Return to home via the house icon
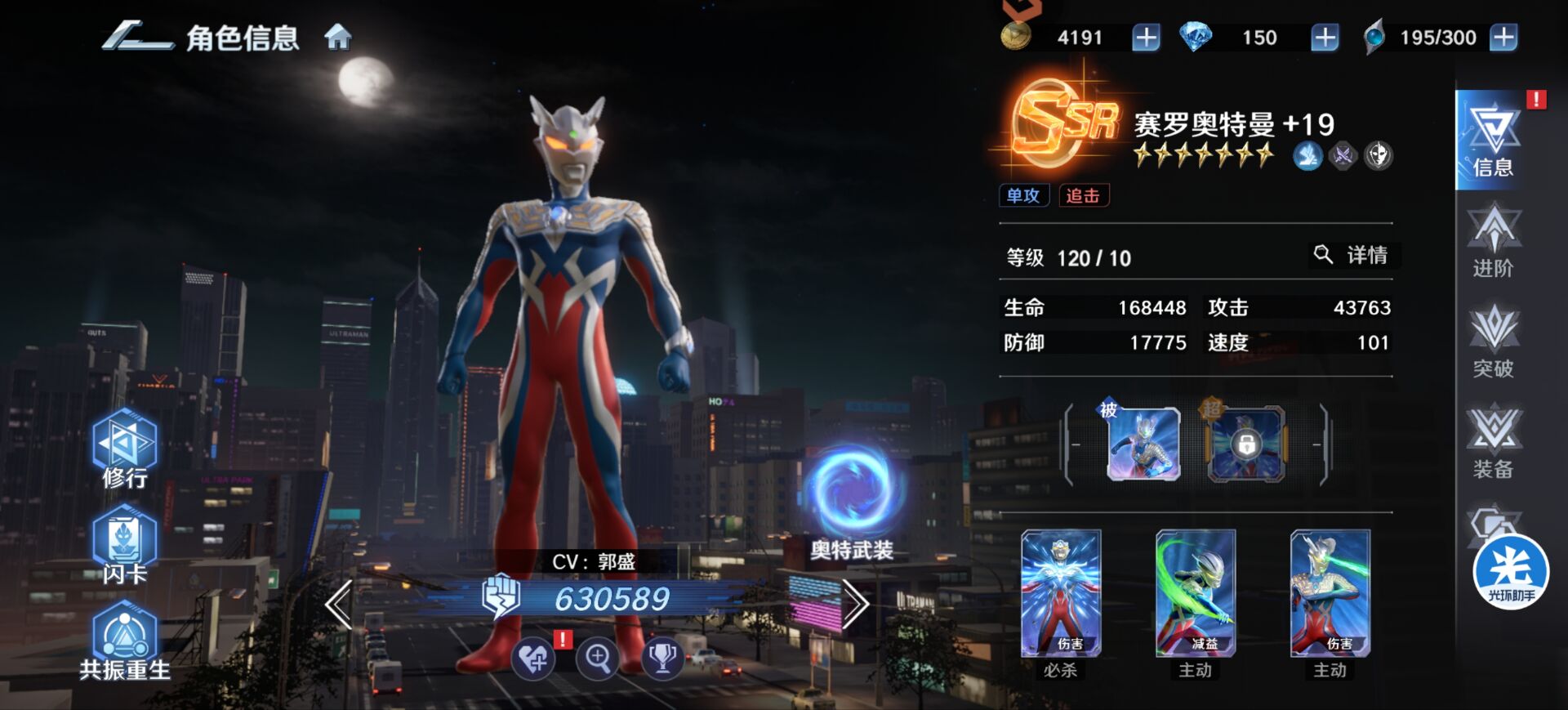 coord(338,38)
